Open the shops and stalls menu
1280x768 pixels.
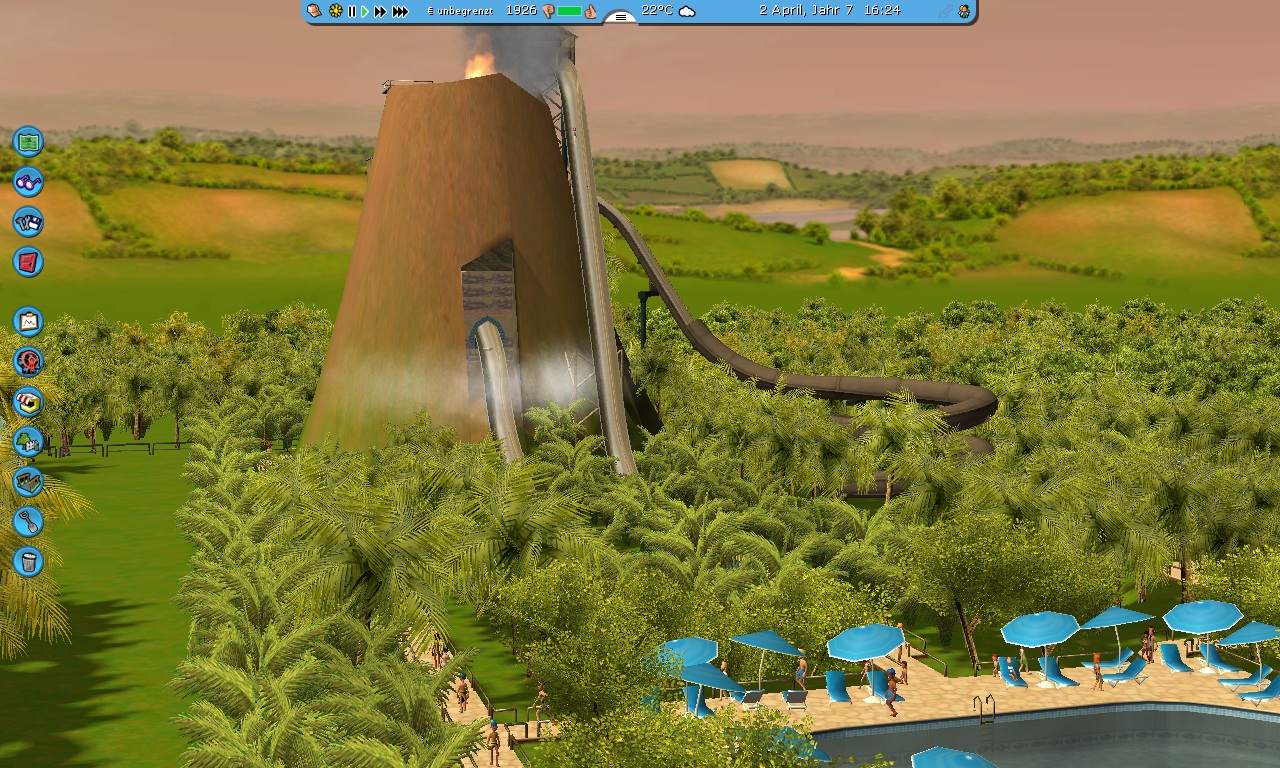point(28,401)
